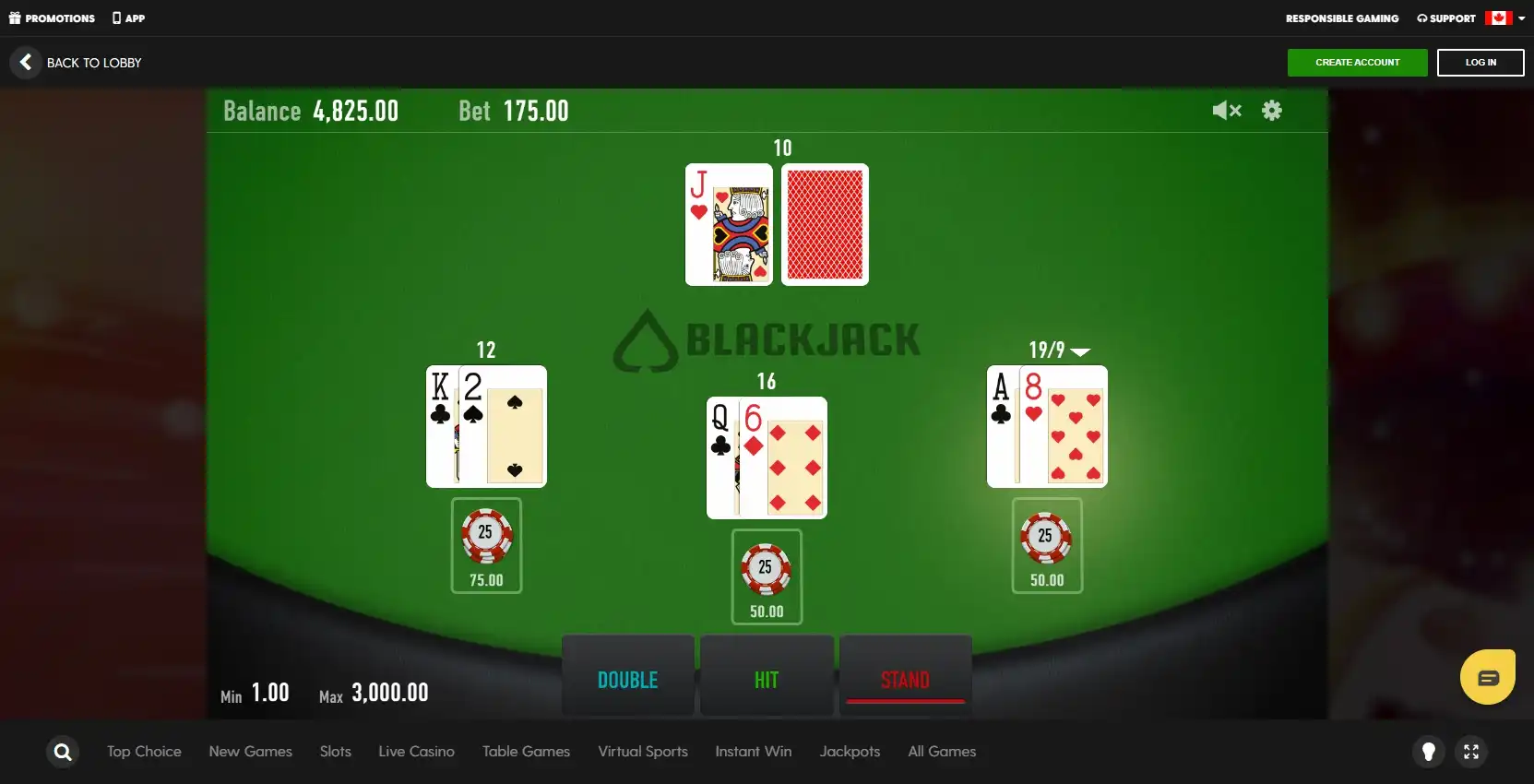This screenshot has width=1534, height=784.
Task: Click CREATE ACCOUNT
Action: [1357, 62]
